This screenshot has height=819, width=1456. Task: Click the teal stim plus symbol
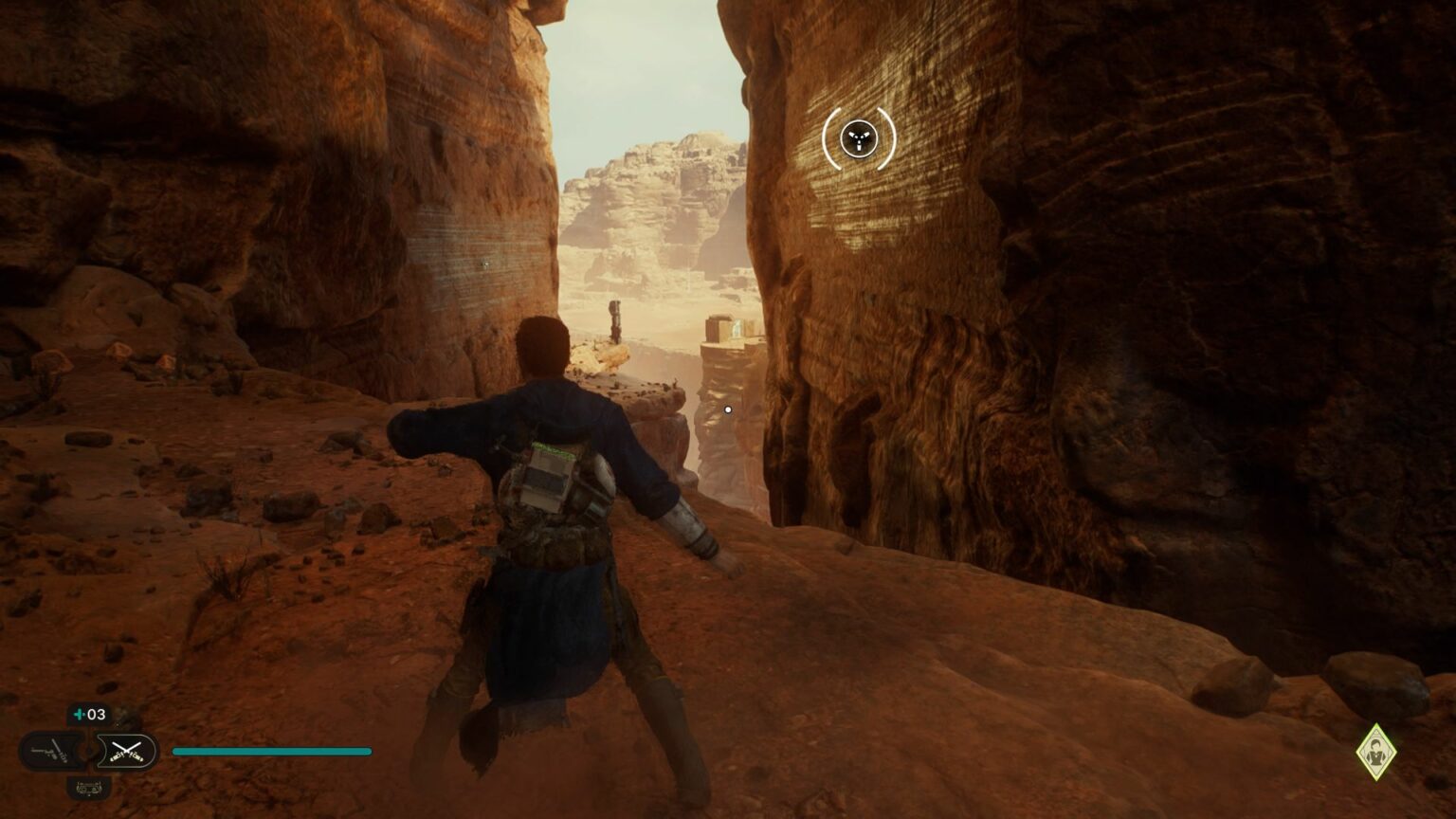coord(79,714)
